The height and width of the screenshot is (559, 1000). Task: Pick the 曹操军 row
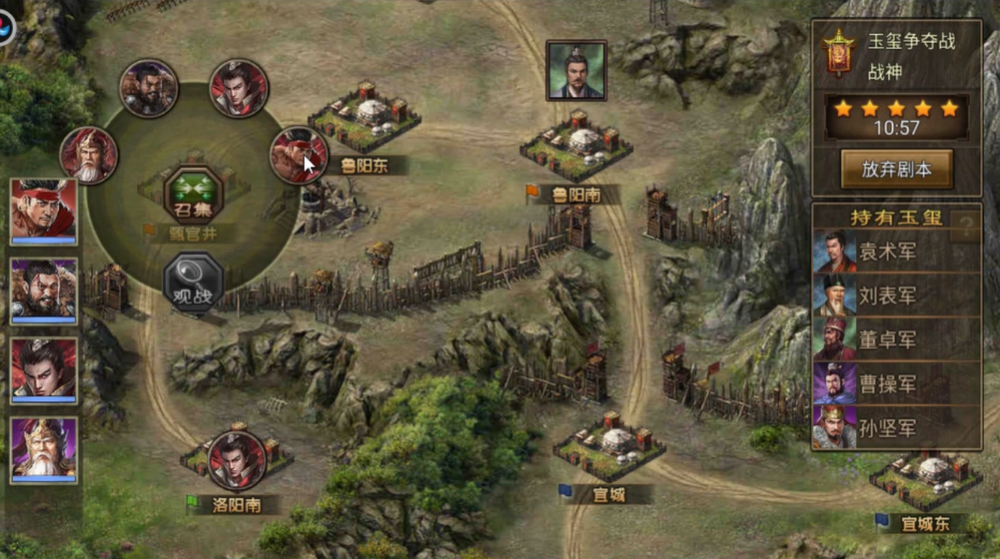coord(896,384)
